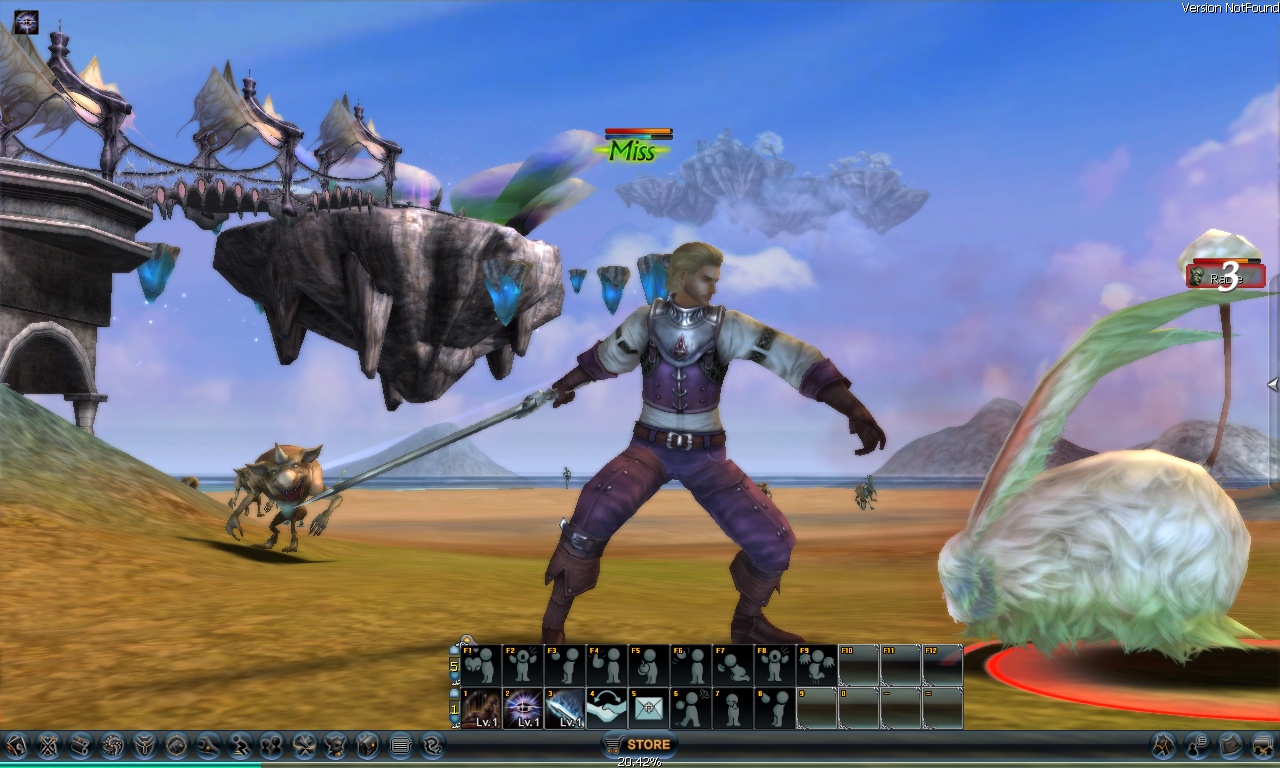Click the 20.42% experience bar
The height and width of the screenshot is (768, 1280).
click(640, 761)
